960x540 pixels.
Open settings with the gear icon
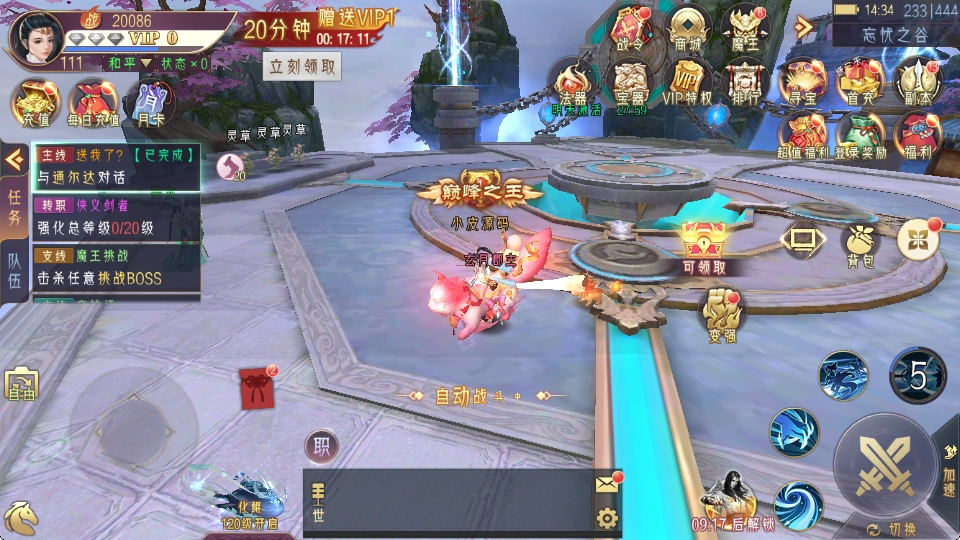607,518
